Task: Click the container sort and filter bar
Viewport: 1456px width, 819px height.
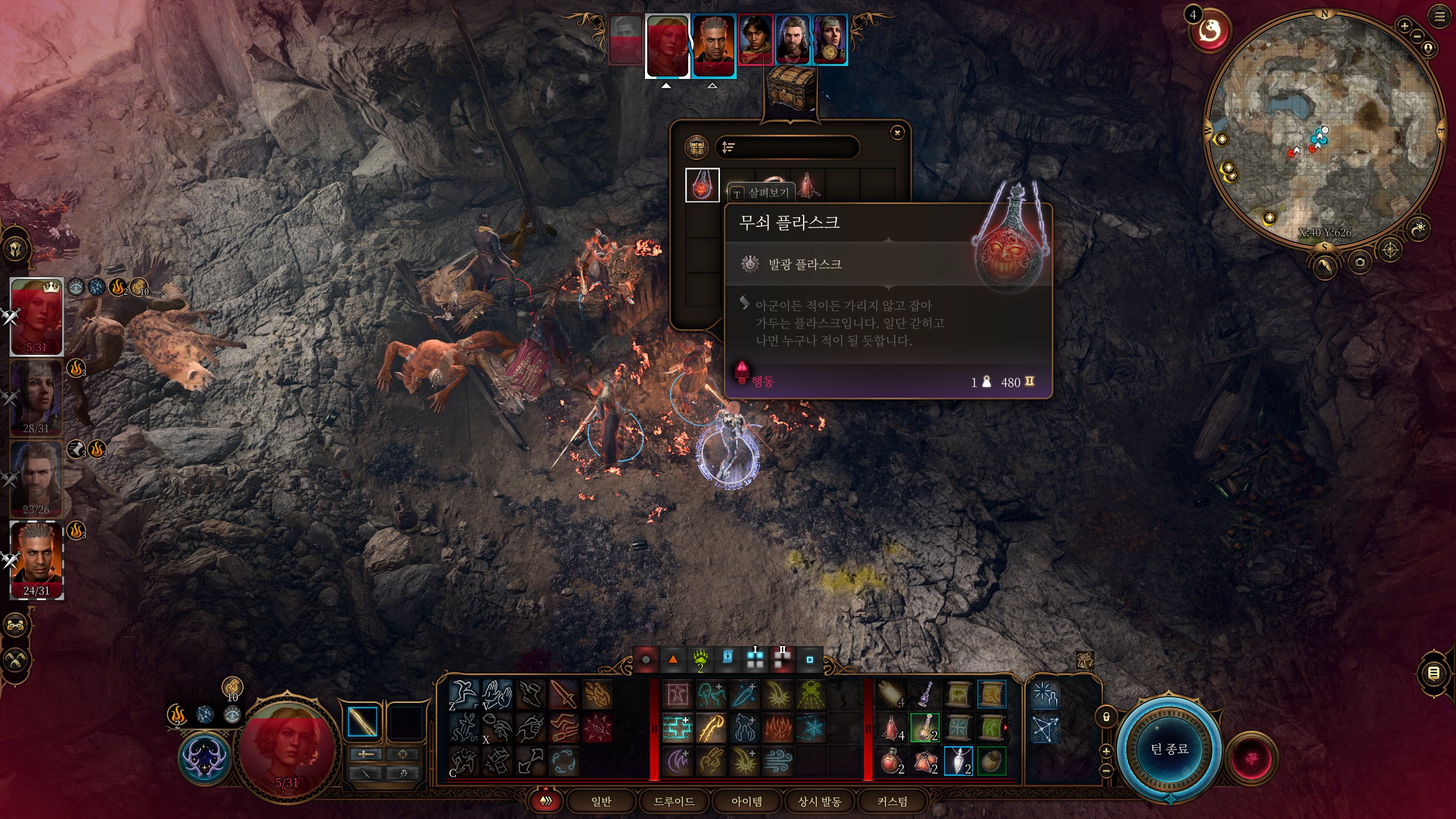Action: (x=787, y=148)
